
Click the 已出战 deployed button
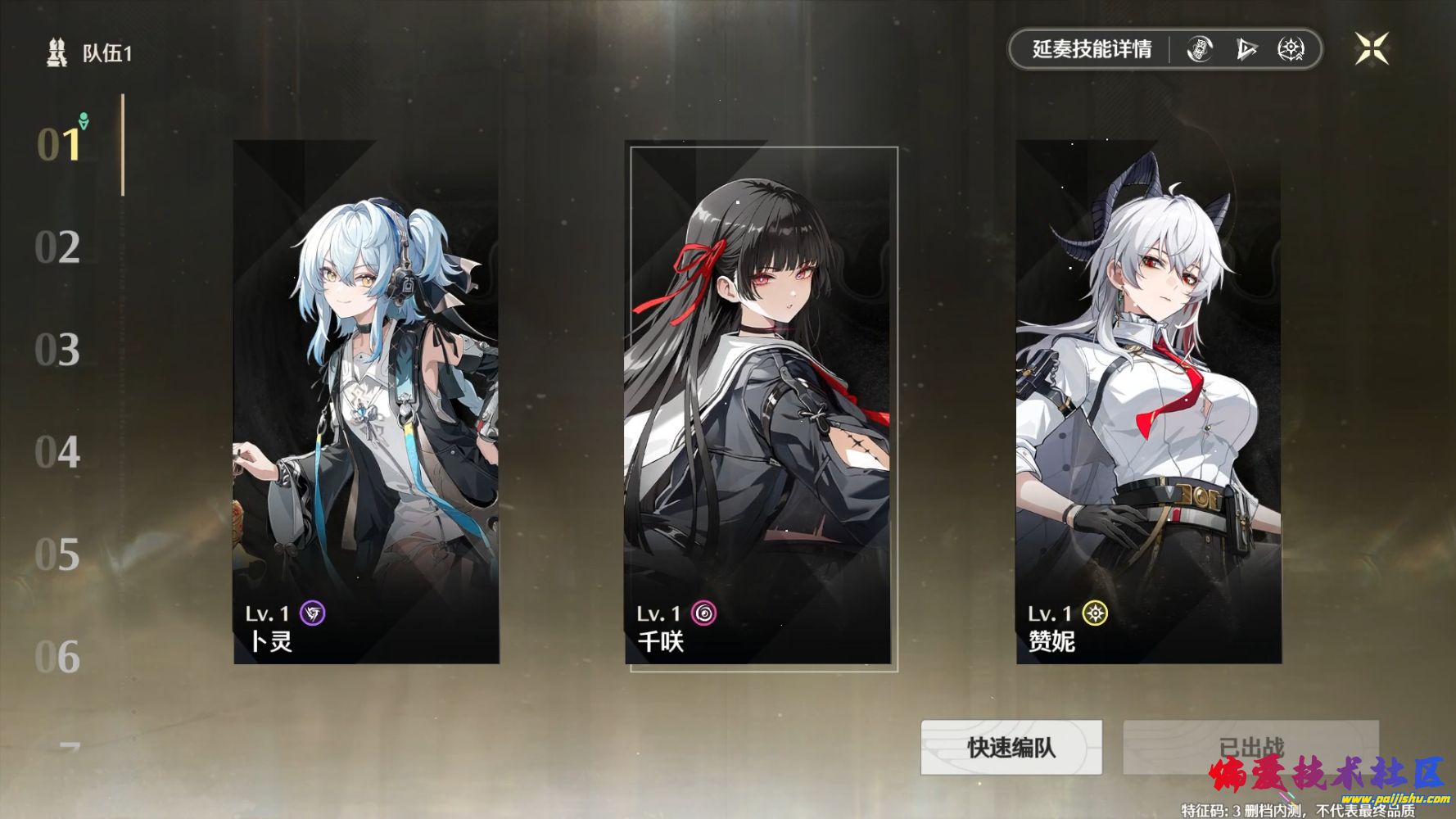click(x=1250, y=747)
